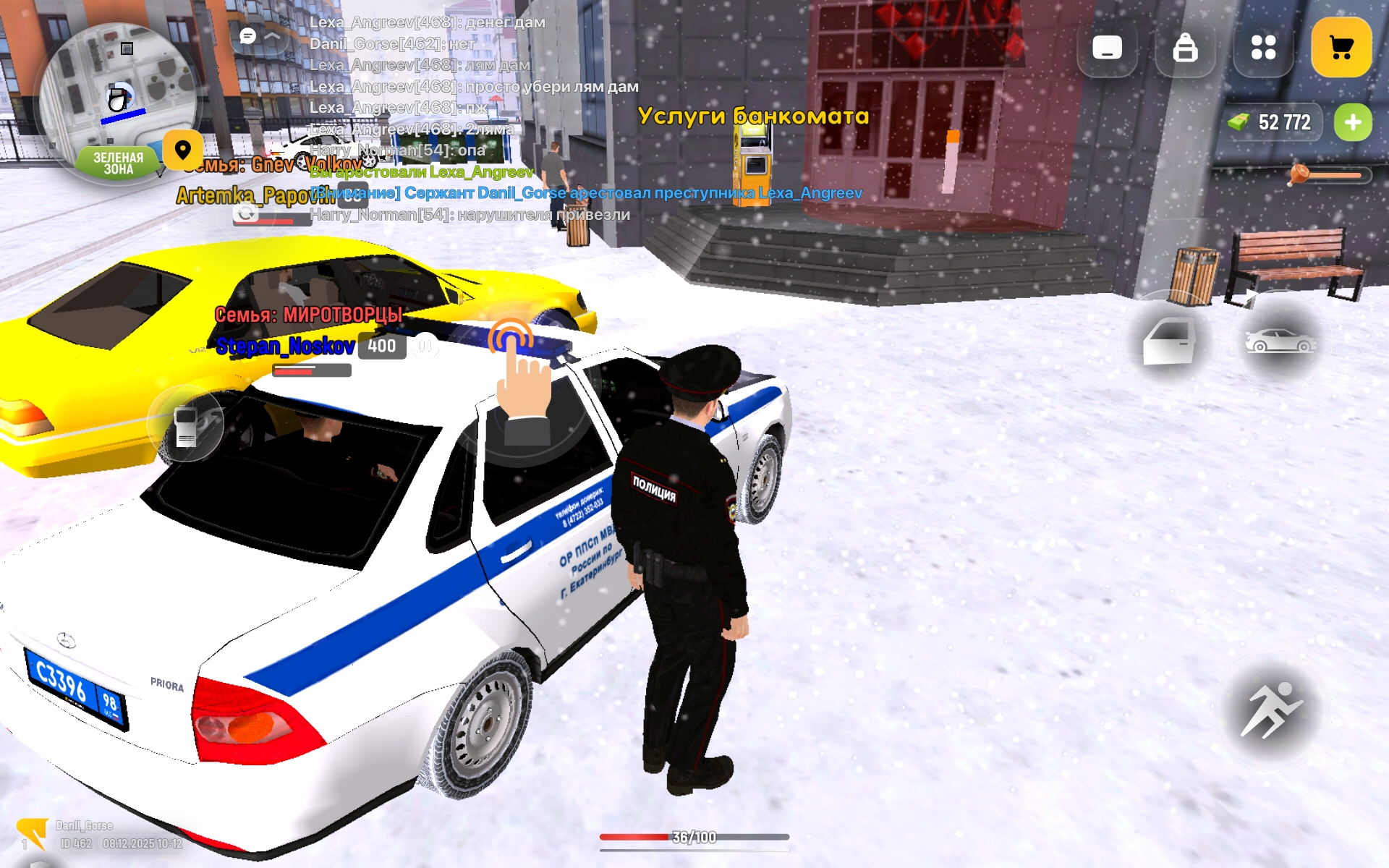Tap the car door button
This screenshot has height=868, width=1389.
tap(1168, 340)
